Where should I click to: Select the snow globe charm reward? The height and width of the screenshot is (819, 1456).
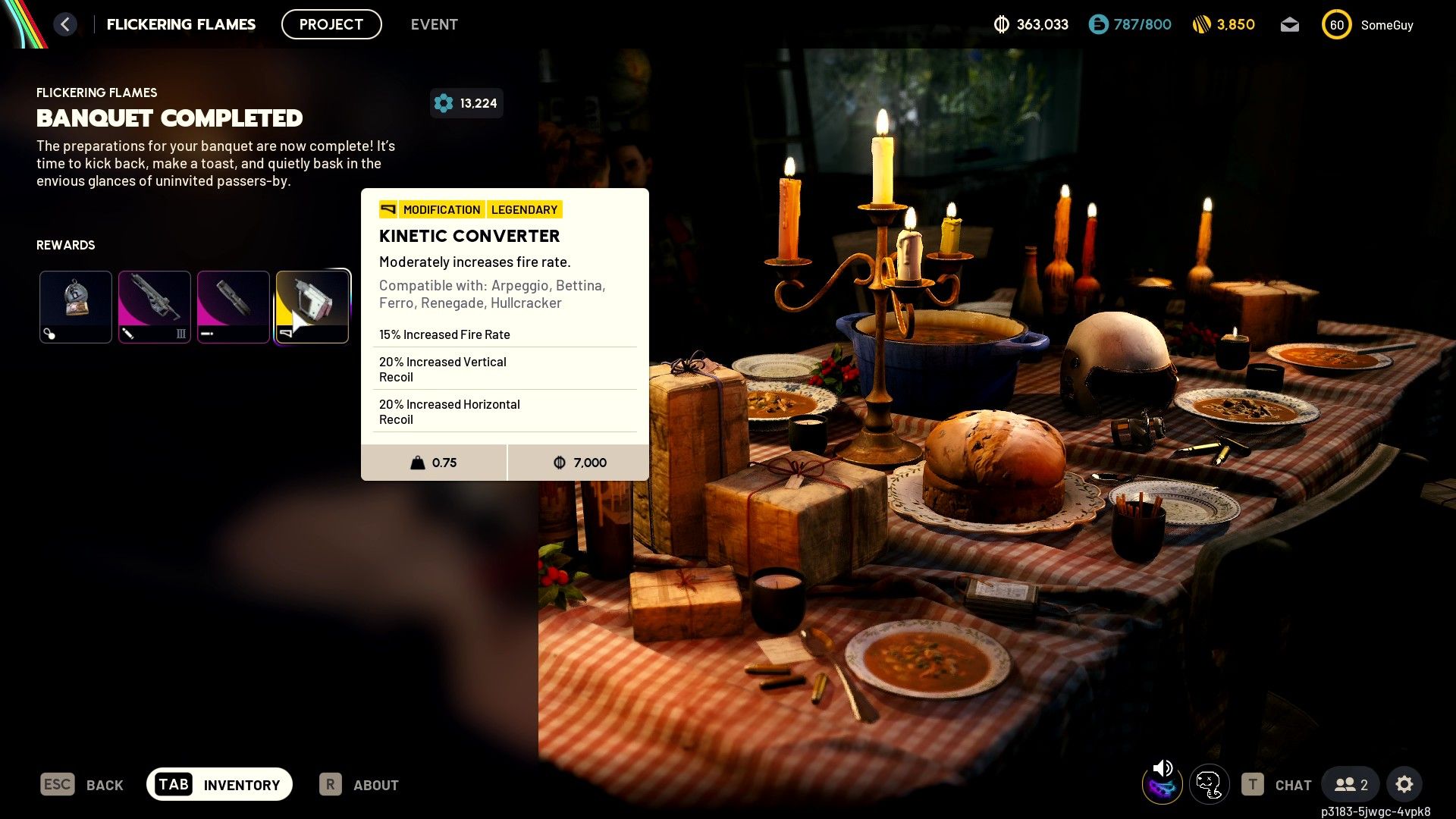tap(76, 306)
